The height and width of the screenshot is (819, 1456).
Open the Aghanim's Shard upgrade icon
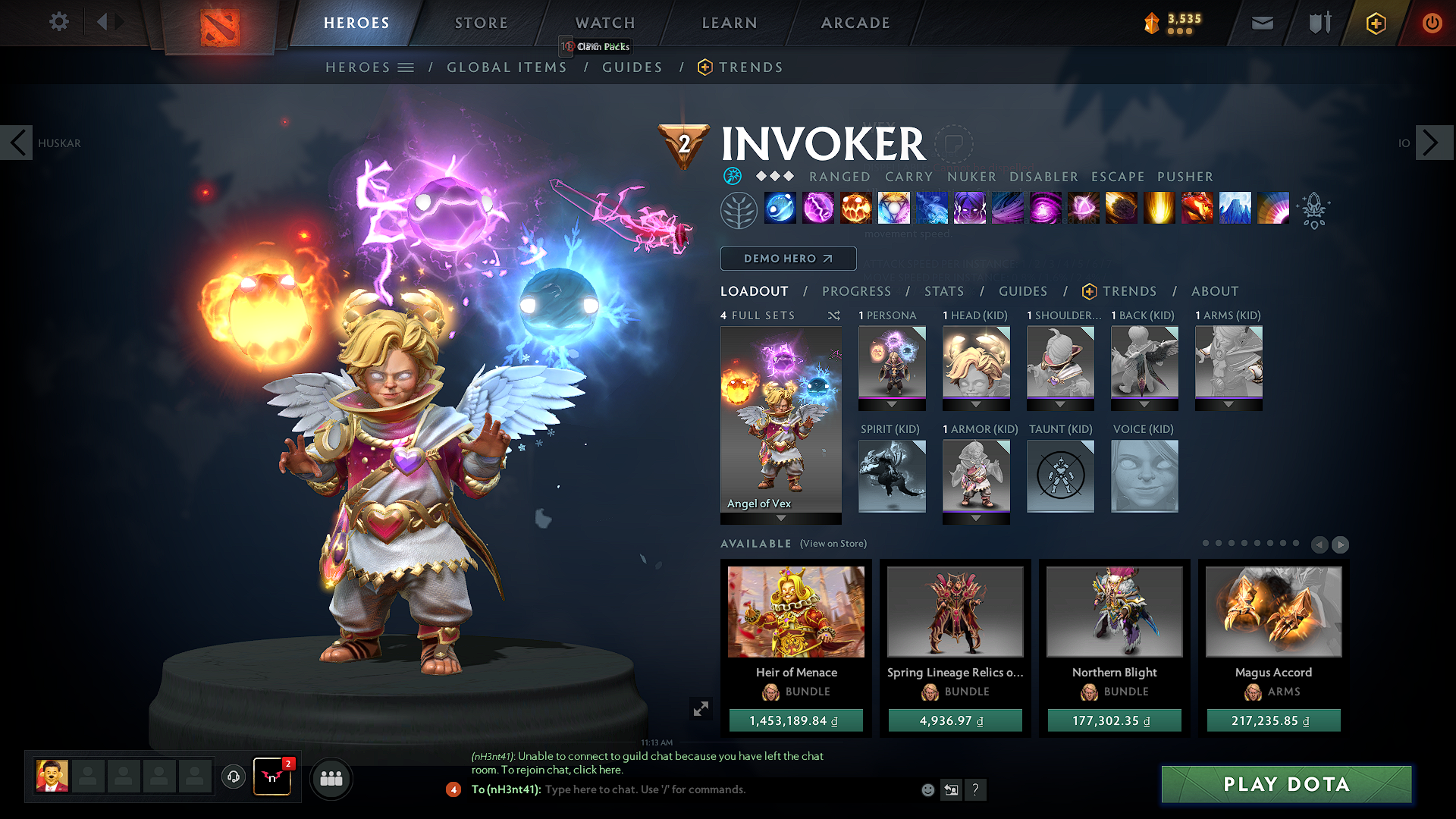click(x=1314, y=212)
